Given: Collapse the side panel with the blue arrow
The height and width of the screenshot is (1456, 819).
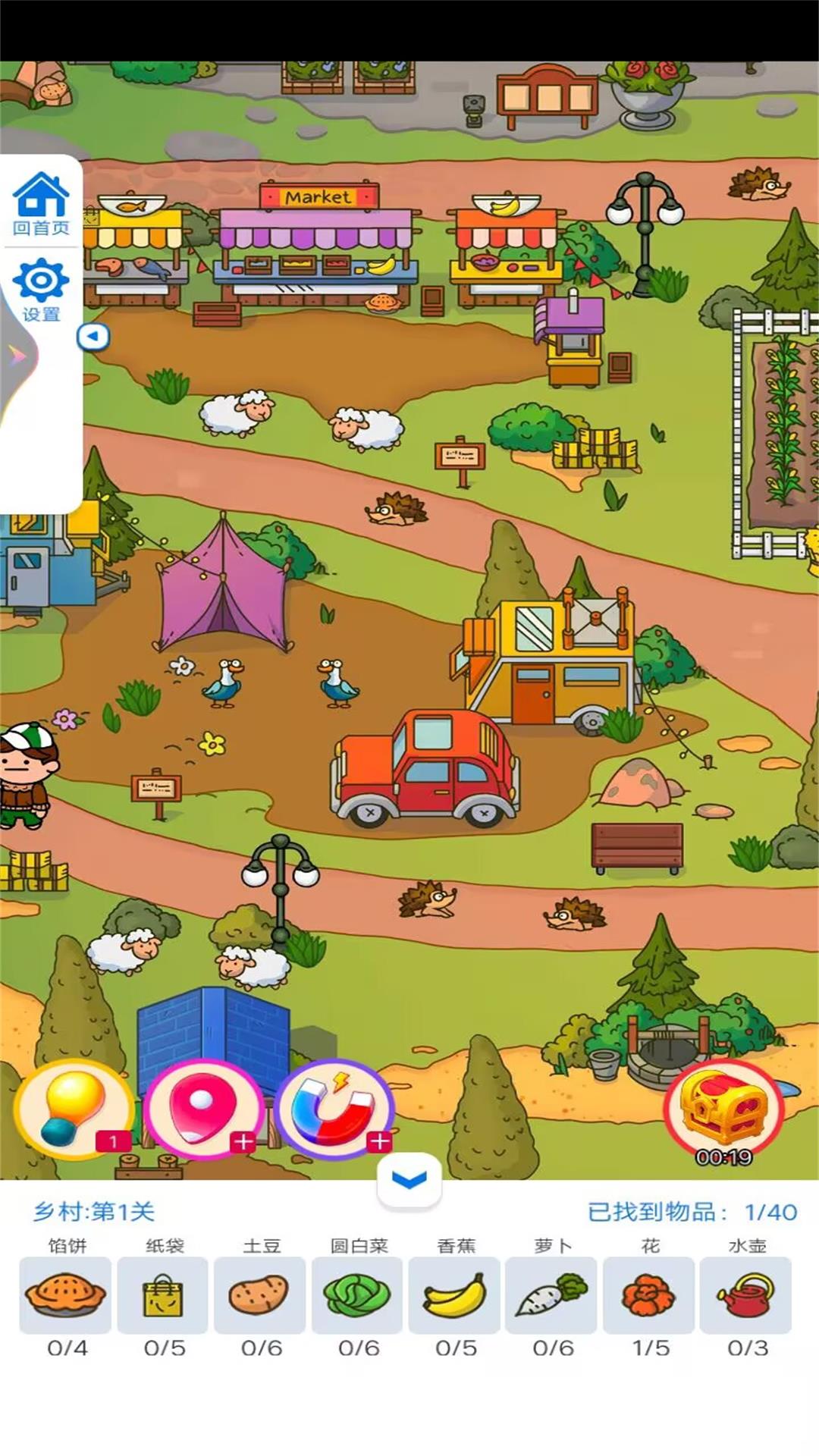Looking at the screenshot, I should 93,336.
